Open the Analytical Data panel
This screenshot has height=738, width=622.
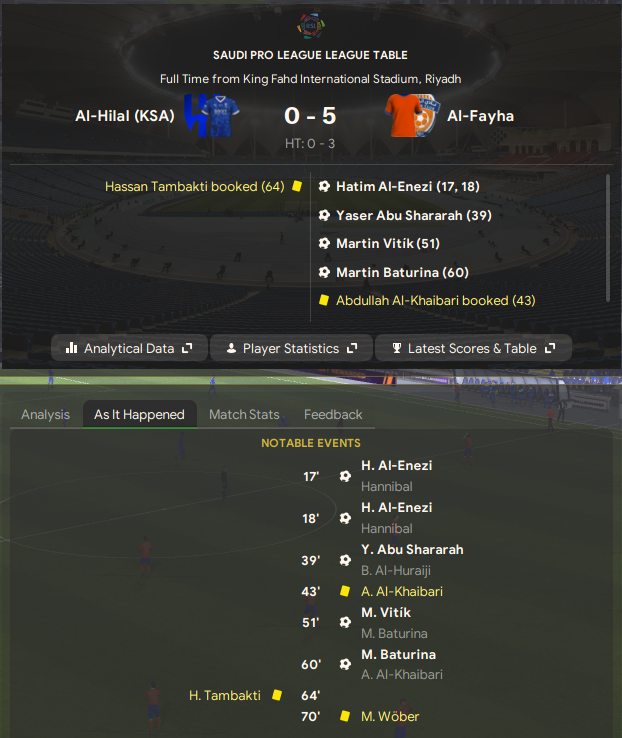point(129,348)
